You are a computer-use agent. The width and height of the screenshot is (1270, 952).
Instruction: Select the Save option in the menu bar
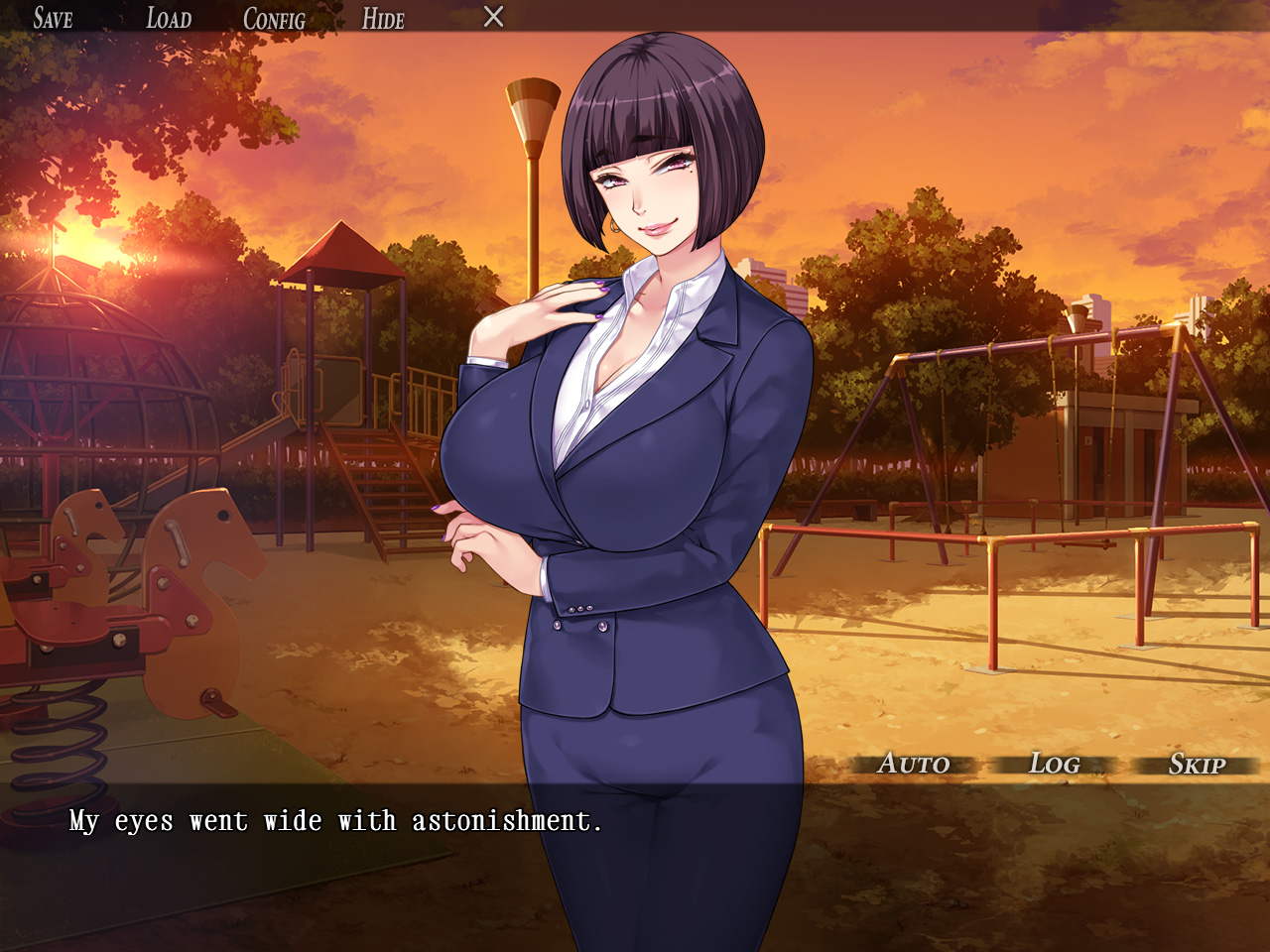56,18
